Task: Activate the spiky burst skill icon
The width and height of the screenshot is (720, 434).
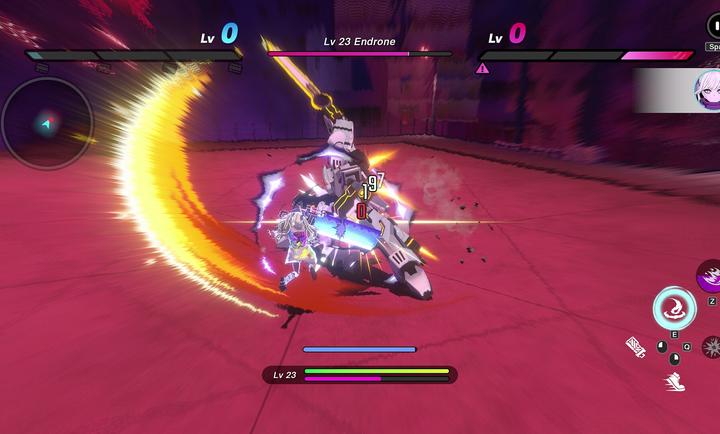Action: (712, 347)
